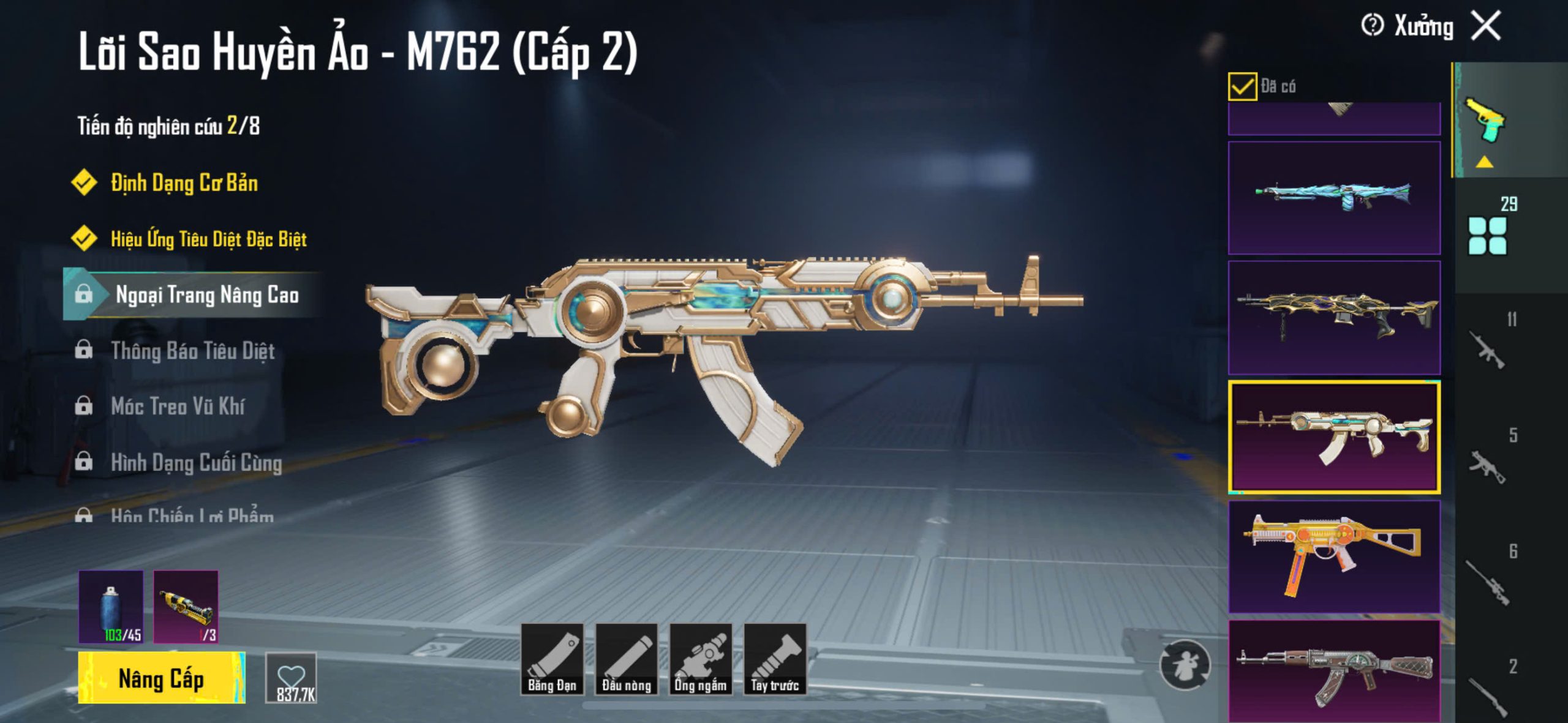Choose Hiệu Ứng Tiêu Diệt Đặc Biệt stage

(208, 239)
